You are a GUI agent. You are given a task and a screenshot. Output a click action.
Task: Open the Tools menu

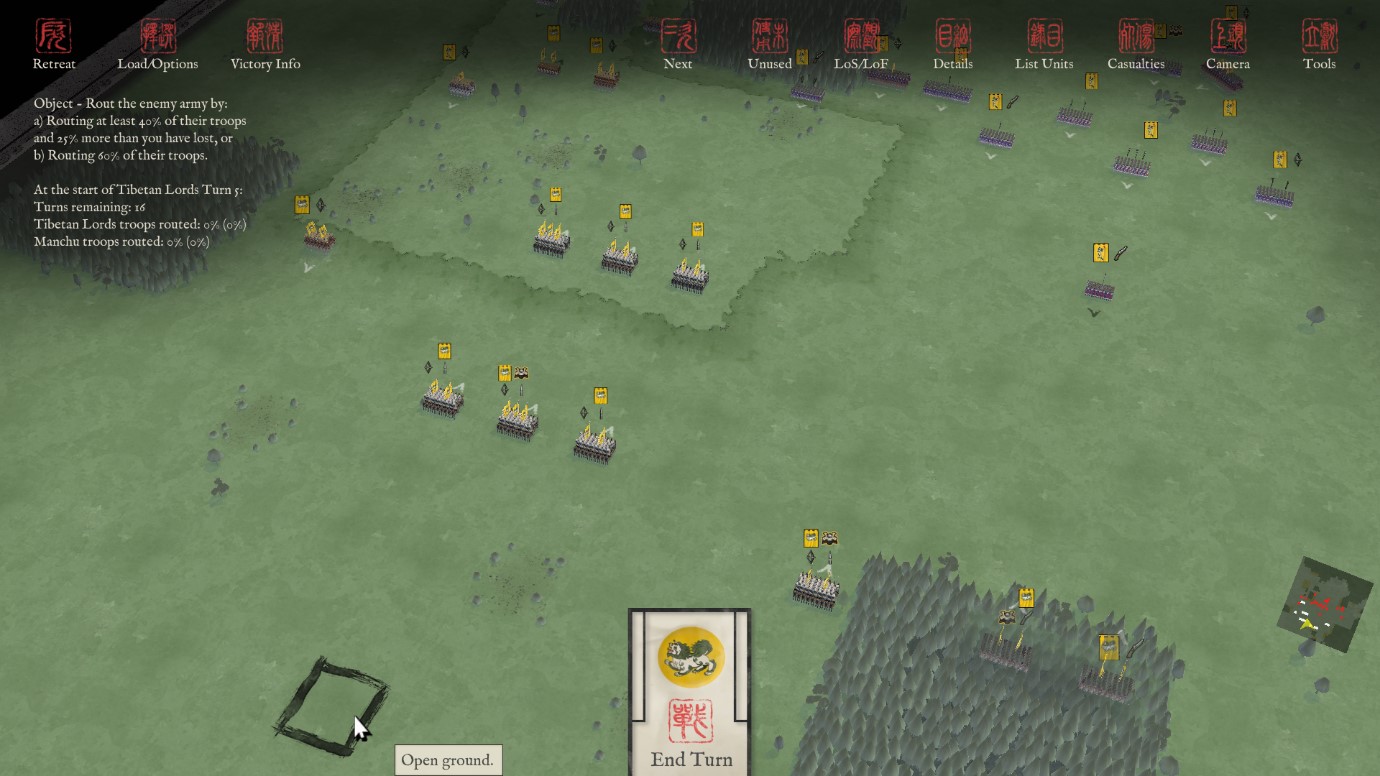click(1319, 45)
